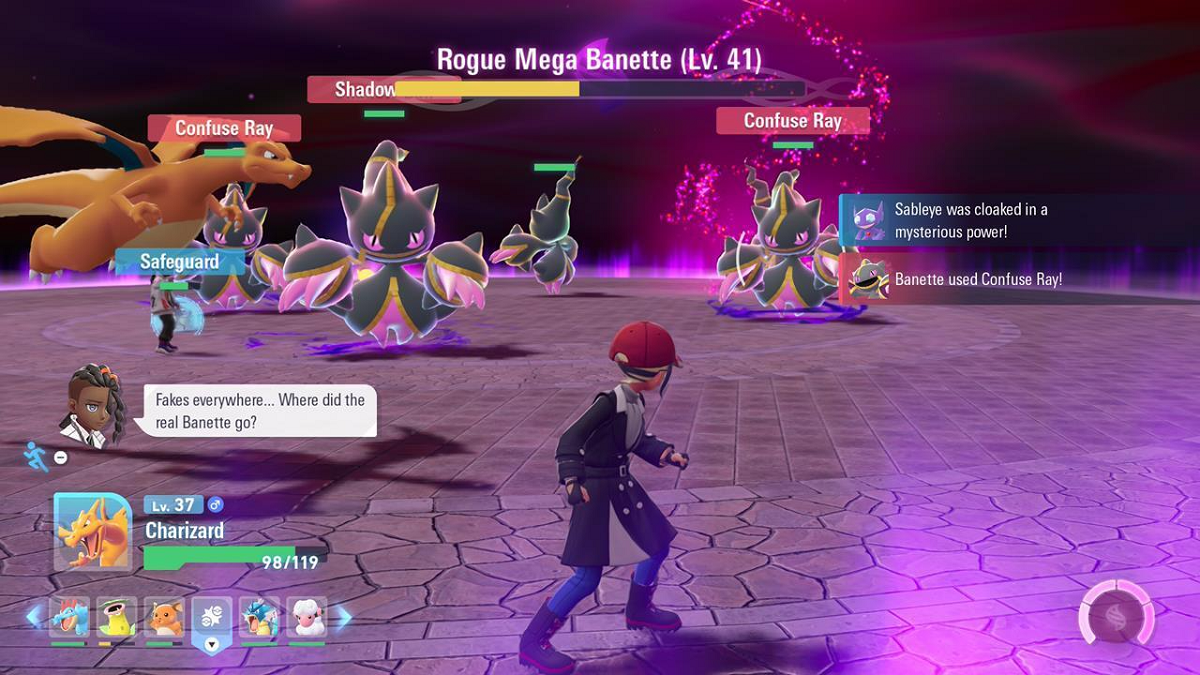Select Feraligatr in the party bar
Screen dimensions: 1200x675
pyautogui.click(x=69, y=618)
